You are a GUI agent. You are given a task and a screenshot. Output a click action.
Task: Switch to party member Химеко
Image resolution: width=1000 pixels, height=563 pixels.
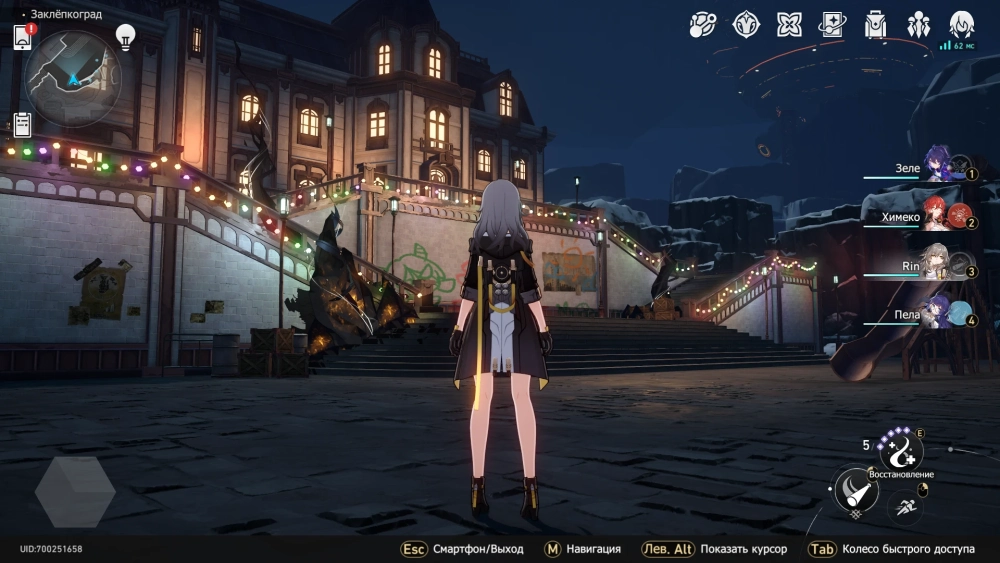click(x=940, y=217)
